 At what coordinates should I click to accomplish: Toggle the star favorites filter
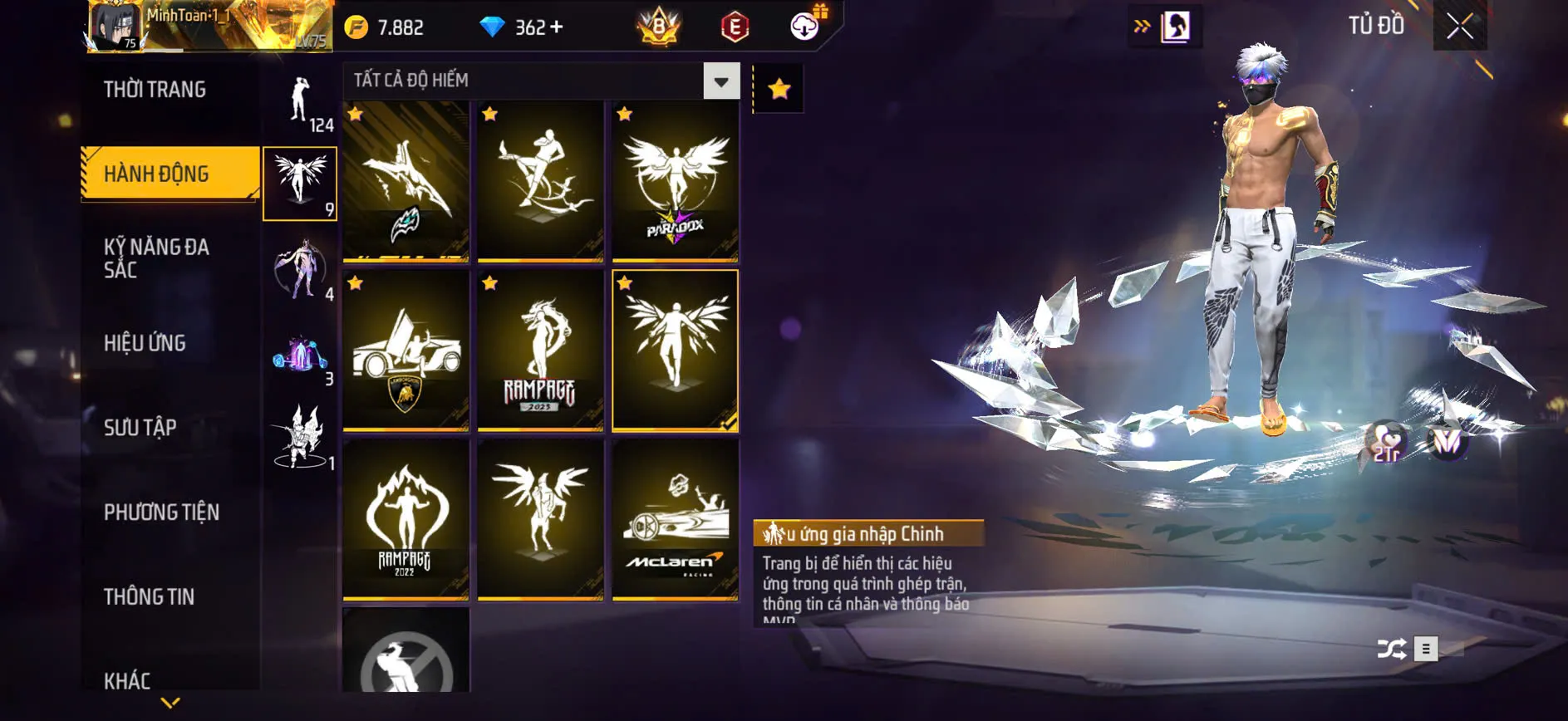point(779,89)
